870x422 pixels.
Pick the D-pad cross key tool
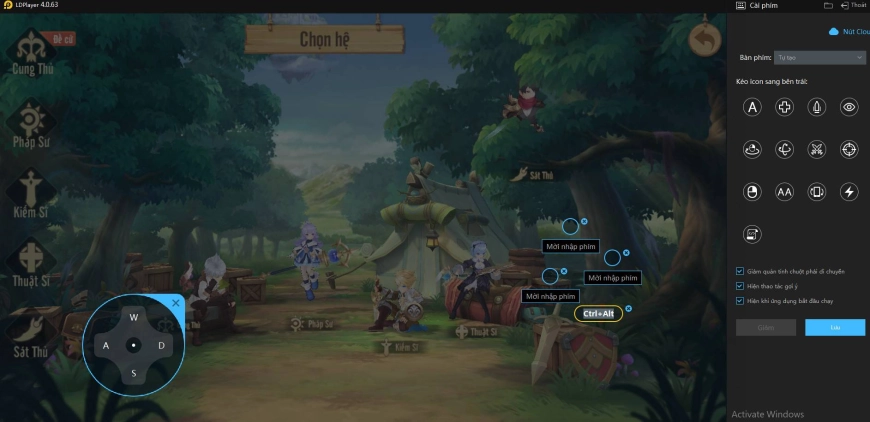785,107
